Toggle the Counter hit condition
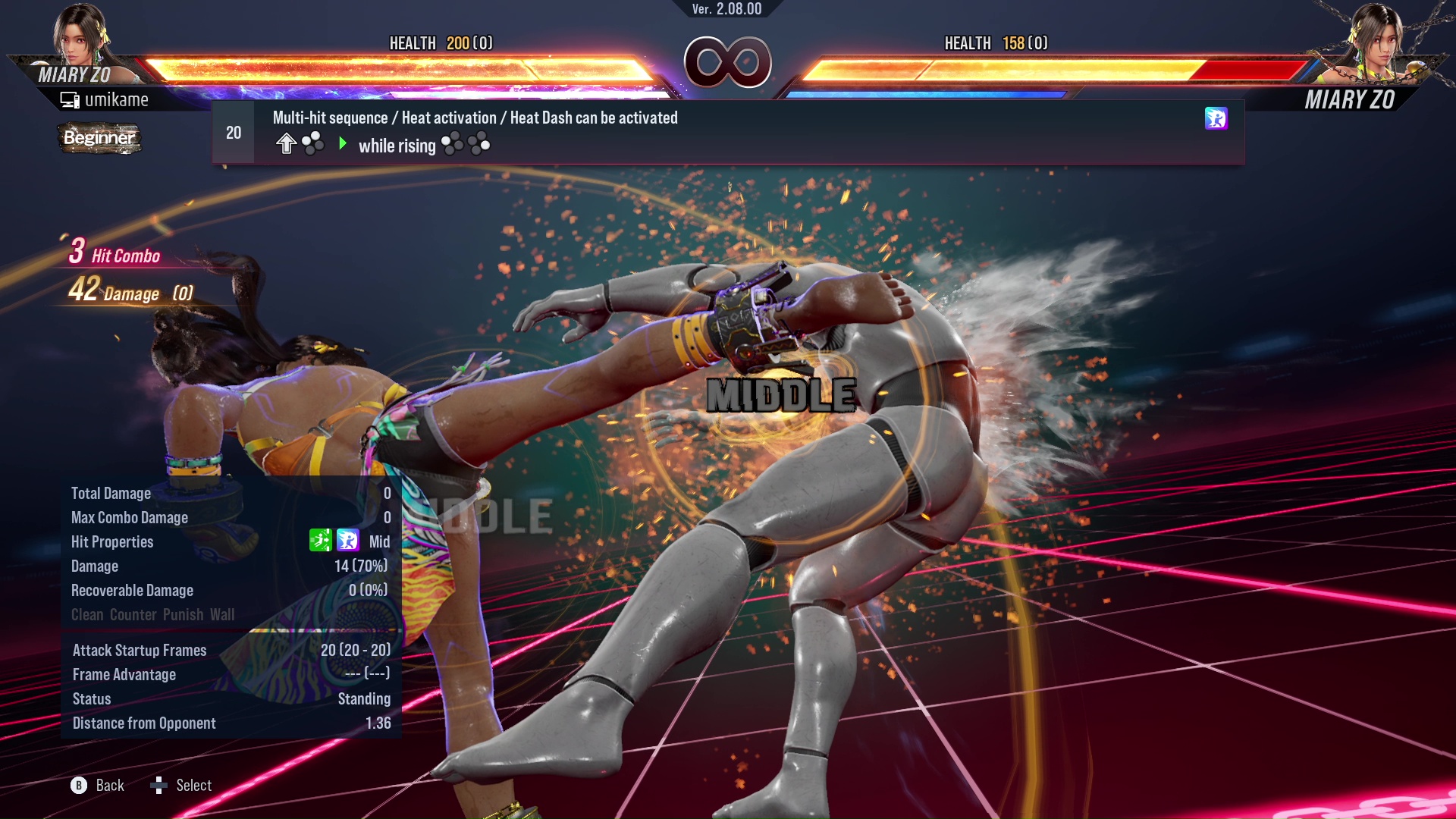 (x=133, y=615)
